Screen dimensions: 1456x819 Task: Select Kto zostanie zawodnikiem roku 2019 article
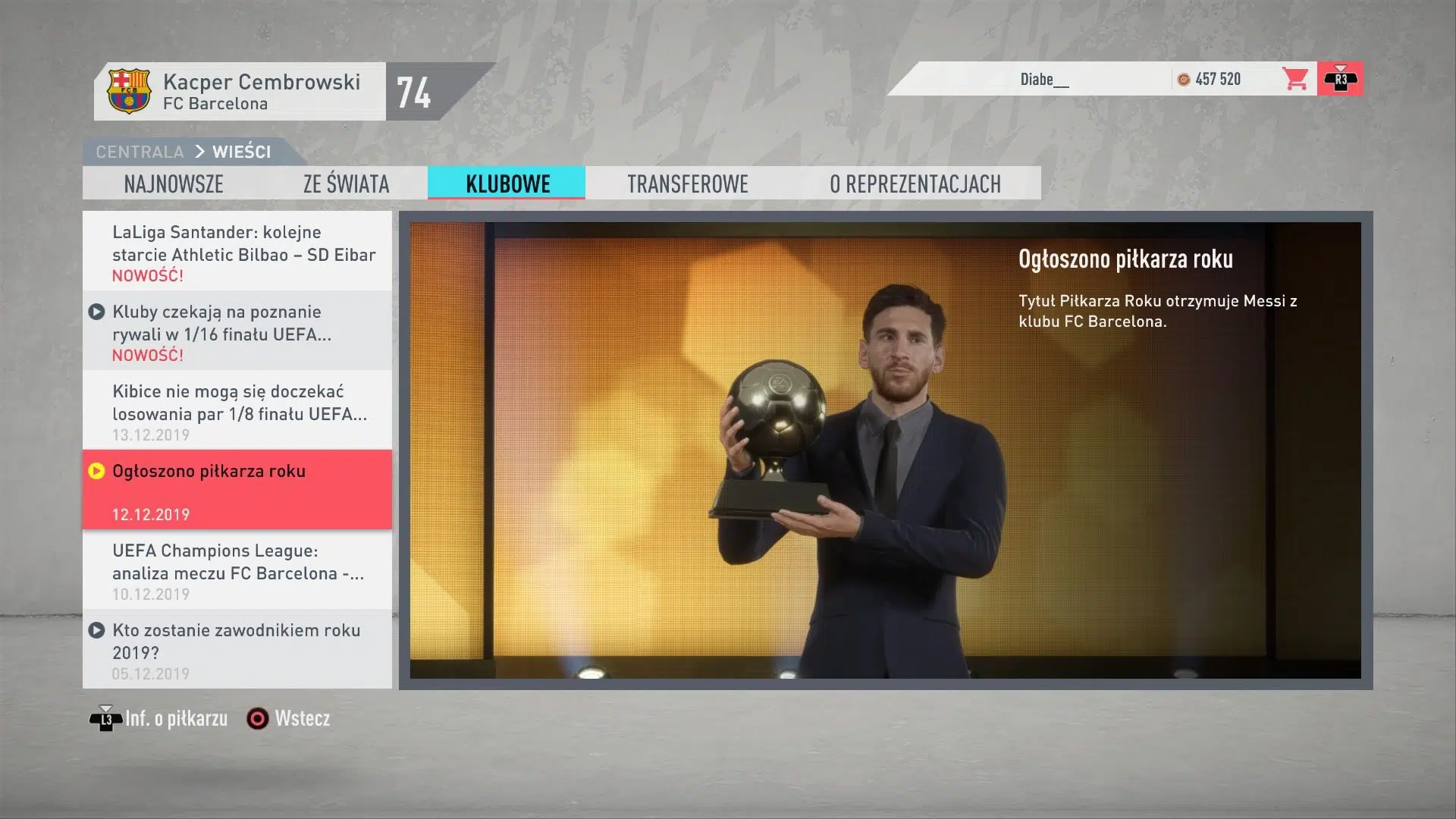(x=237, y=650)
